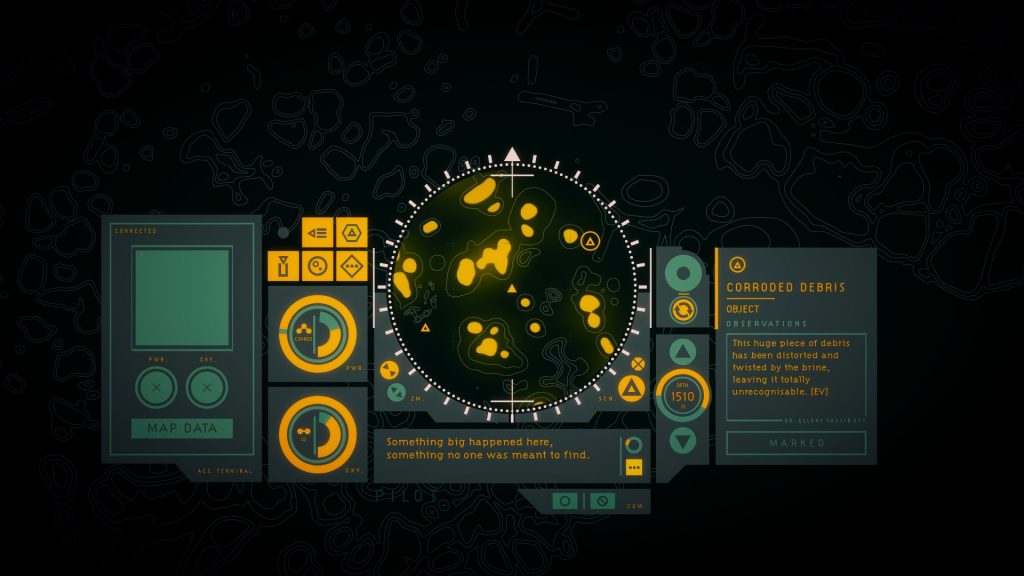1024x576 pixels.
Task: Select the list-arrow yellow tile icon
Action: tap(317, 233)
